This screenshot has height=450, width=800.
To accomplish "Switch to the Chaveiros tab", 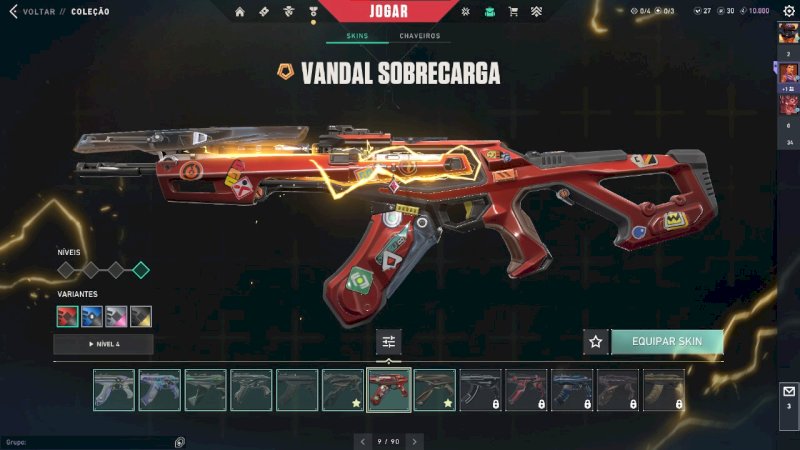I will [x=420, y=36].
